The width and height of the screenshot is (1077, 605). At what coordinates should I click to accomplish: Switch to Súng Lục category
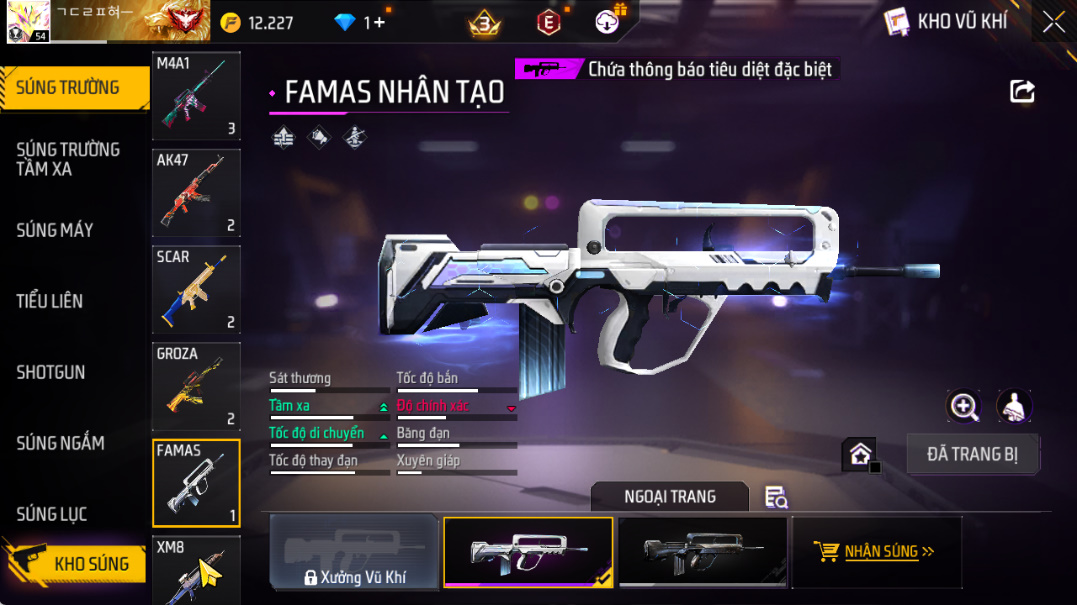point(52,514)
